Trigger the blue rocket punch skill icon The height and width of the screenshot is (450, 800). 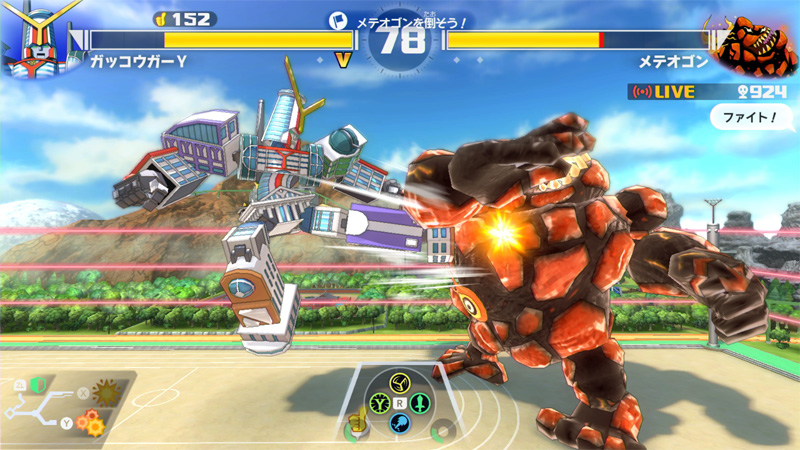(399, 423)
